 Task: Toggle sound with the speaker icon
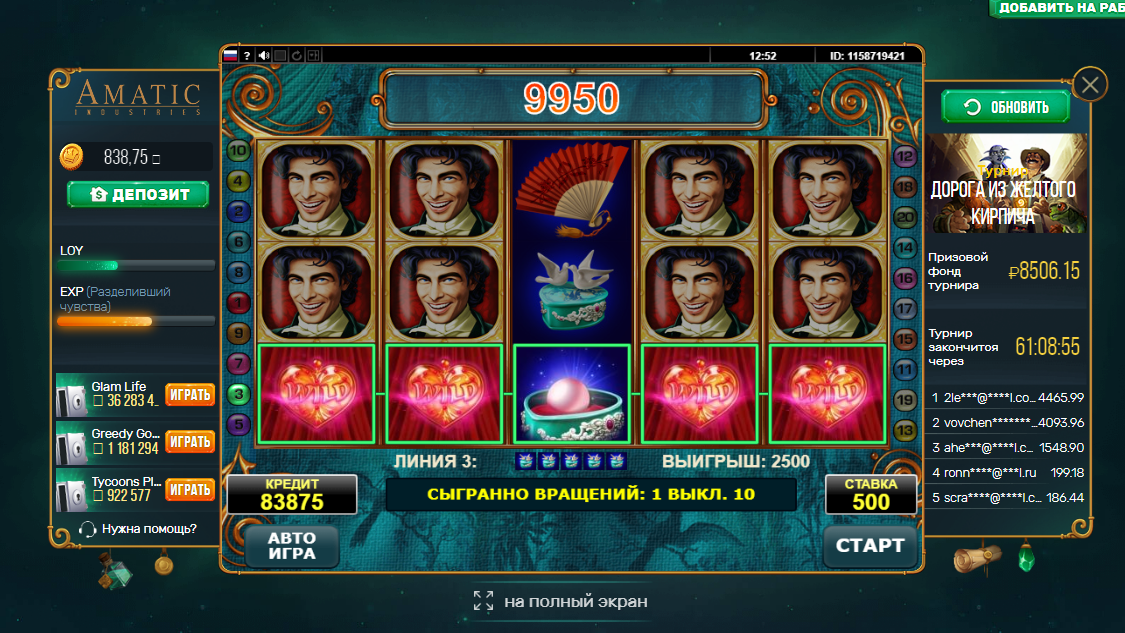(264, 56)
